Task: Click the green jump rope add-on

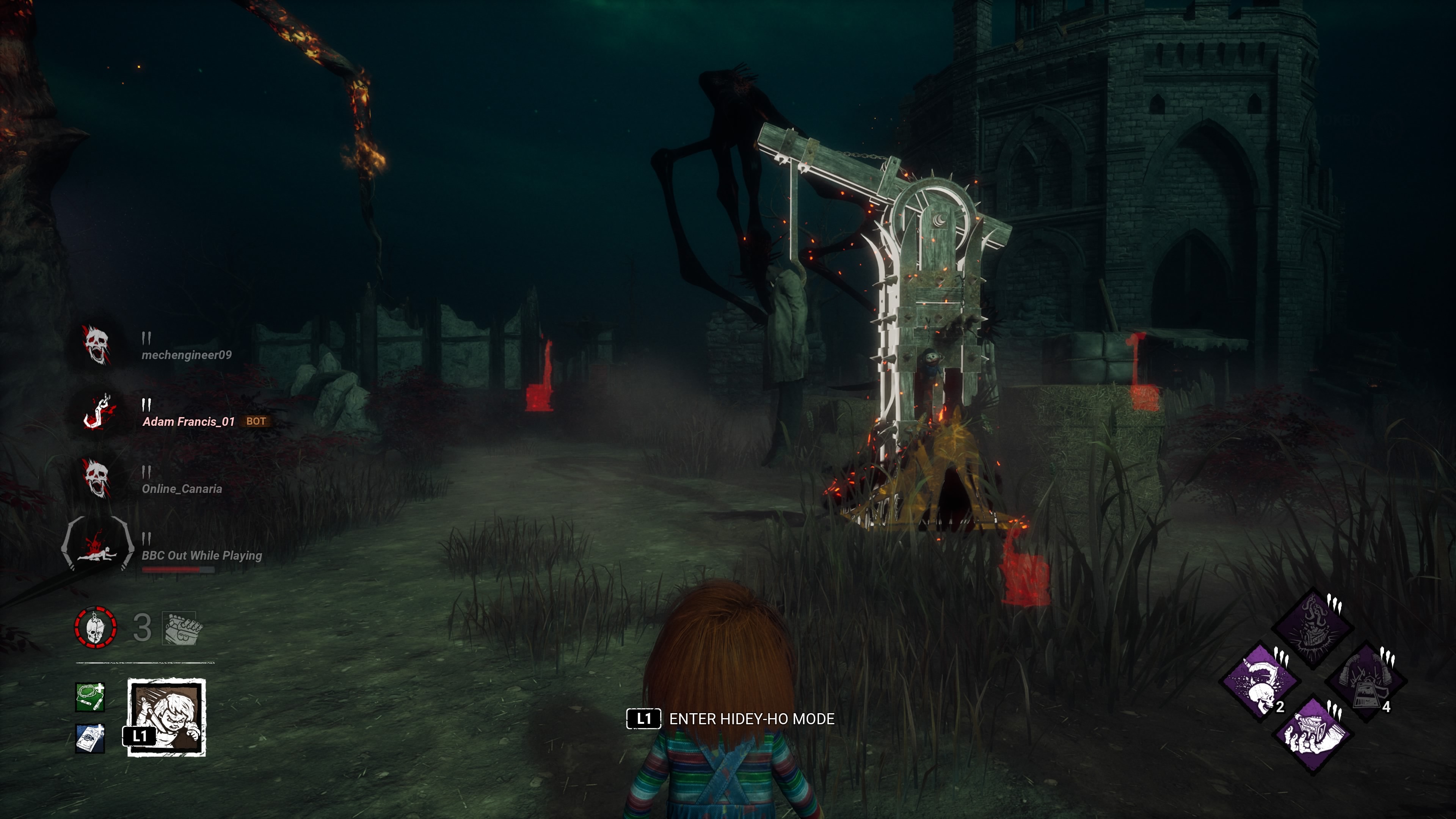Action: (90, 697)
